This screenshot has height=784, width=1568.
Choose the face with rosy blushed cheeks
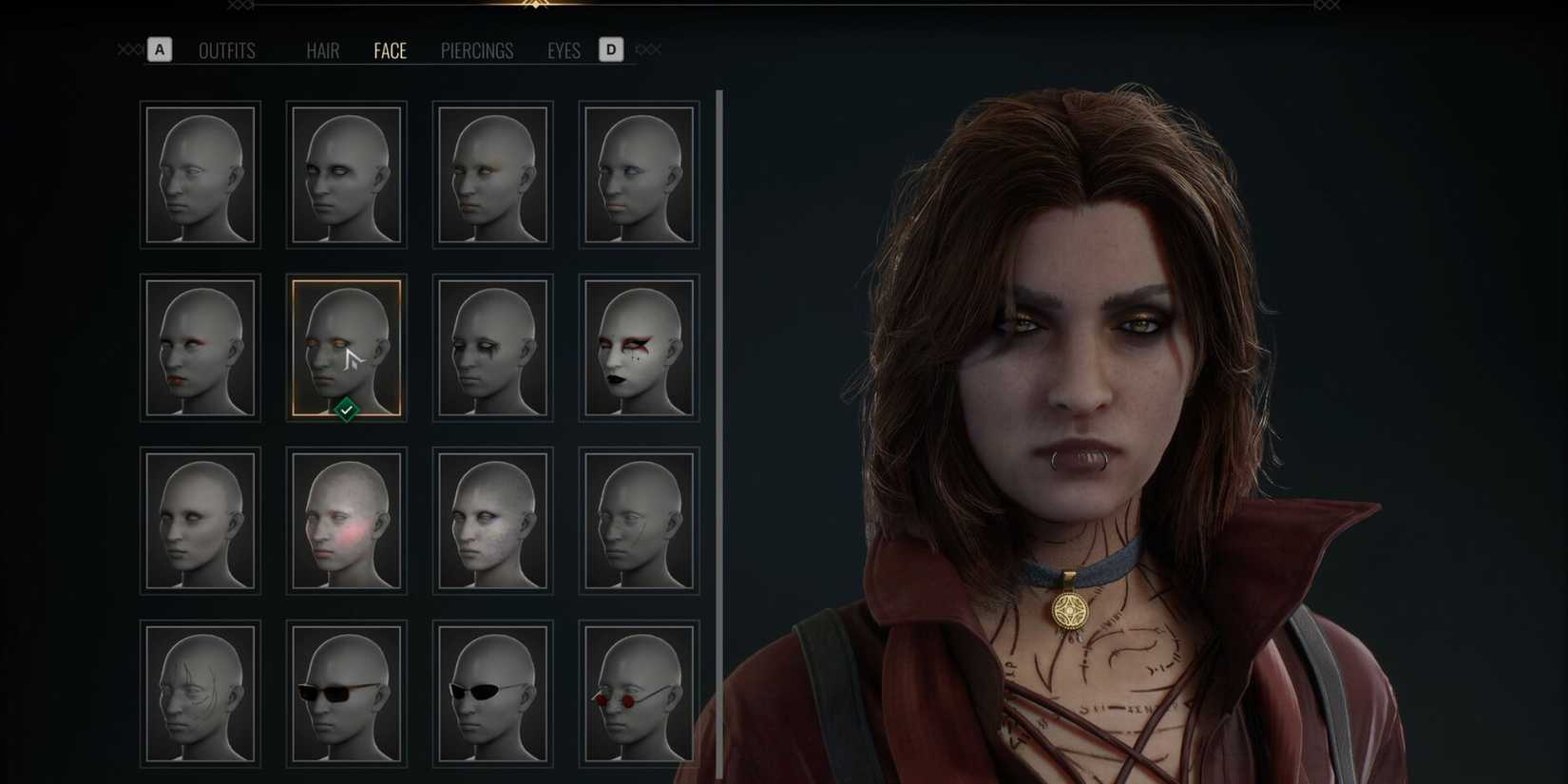(x=346, y=520)
